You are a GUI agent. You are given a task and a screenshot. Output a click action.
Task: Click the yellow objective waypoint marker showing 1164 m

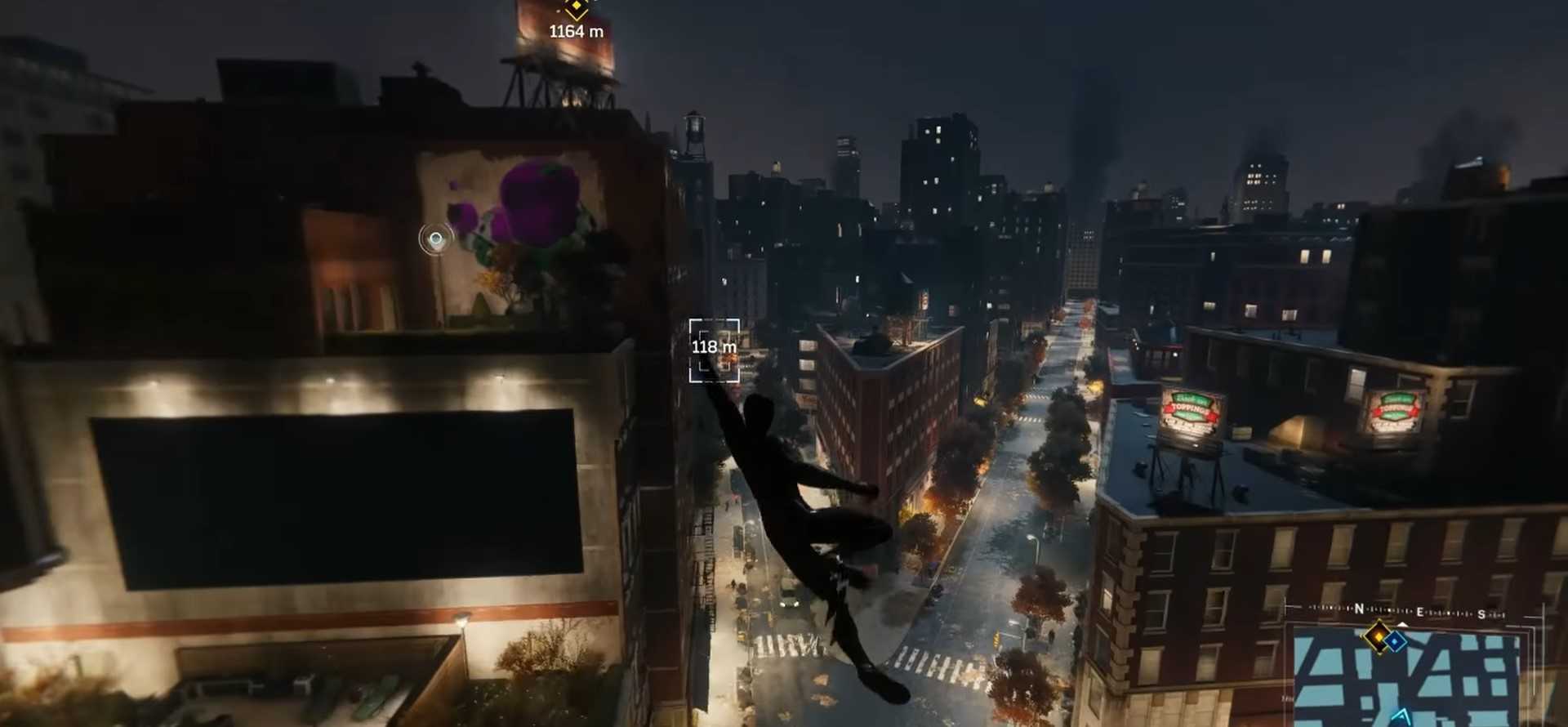click(577, 9)
